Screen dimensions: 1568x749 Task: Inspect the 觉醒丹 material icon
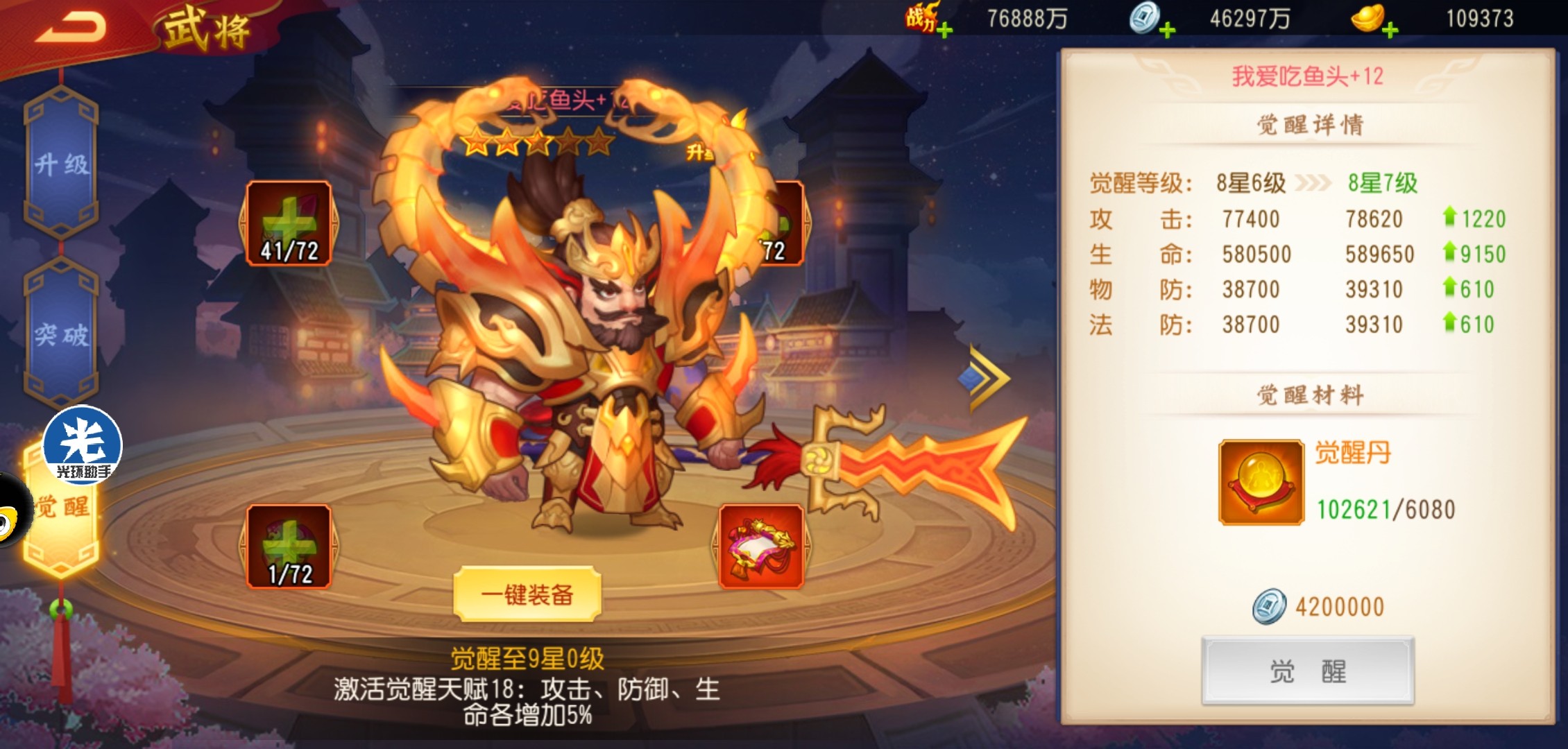click(x=1261, y=483)
